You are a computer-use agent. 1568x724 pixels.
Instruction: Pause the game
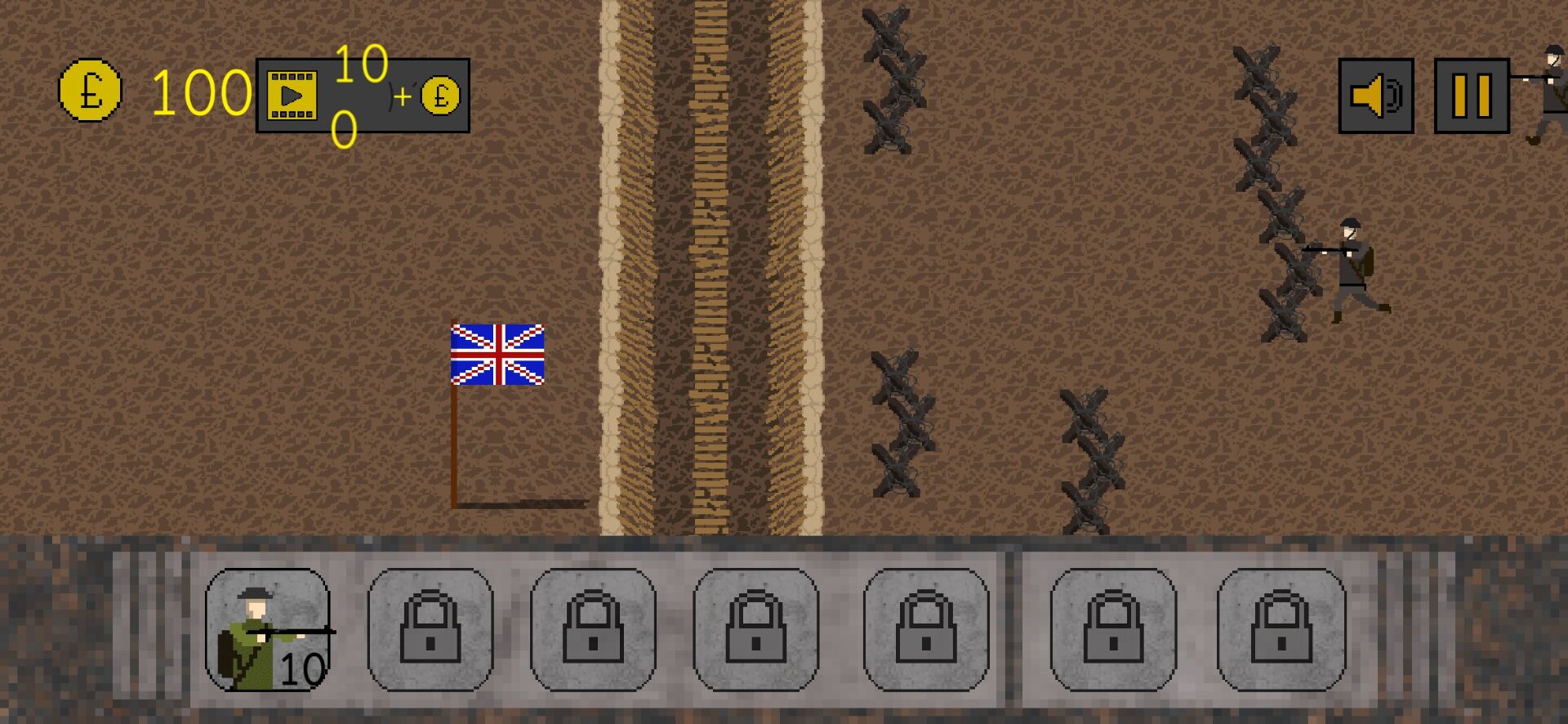point(1471,96)
